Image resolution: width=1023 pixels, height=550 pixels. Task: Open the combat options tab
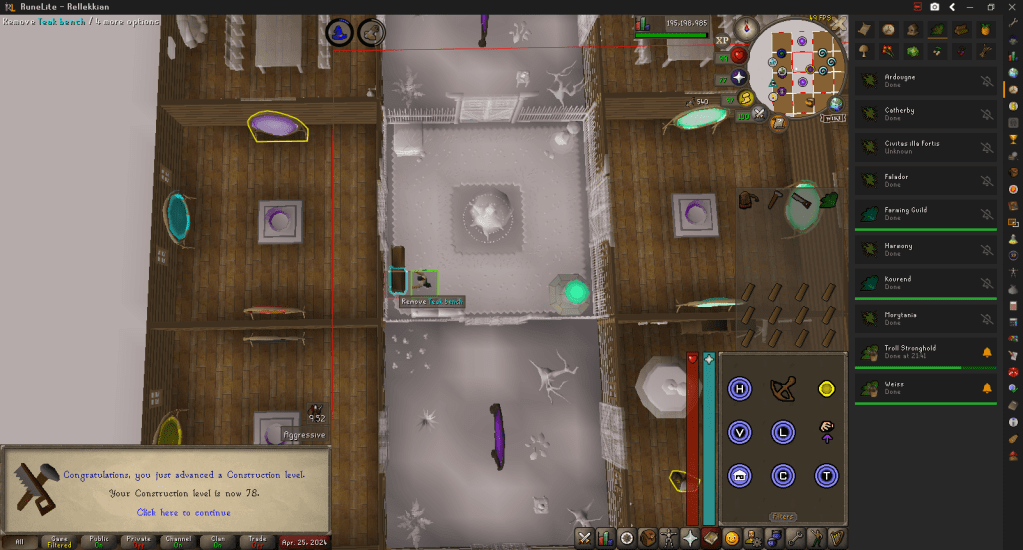click(x=585, y=538)
